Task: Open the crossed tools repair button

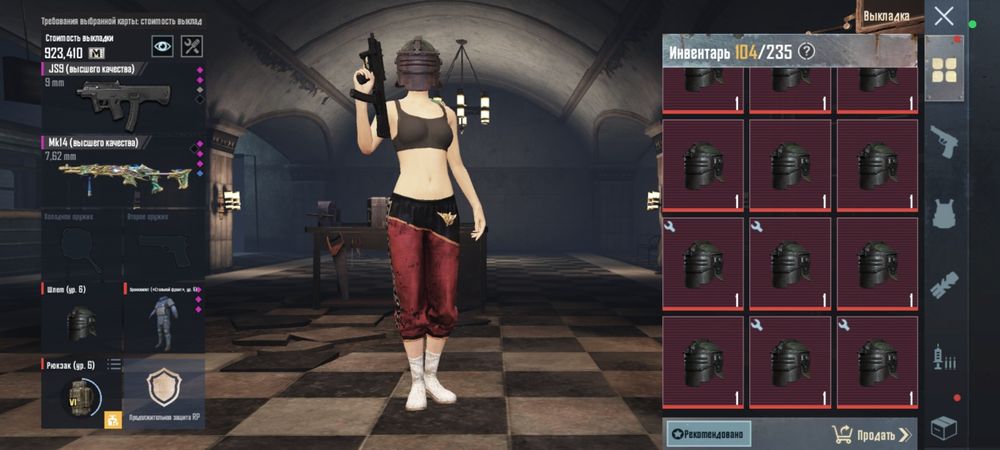Action: 192,46
